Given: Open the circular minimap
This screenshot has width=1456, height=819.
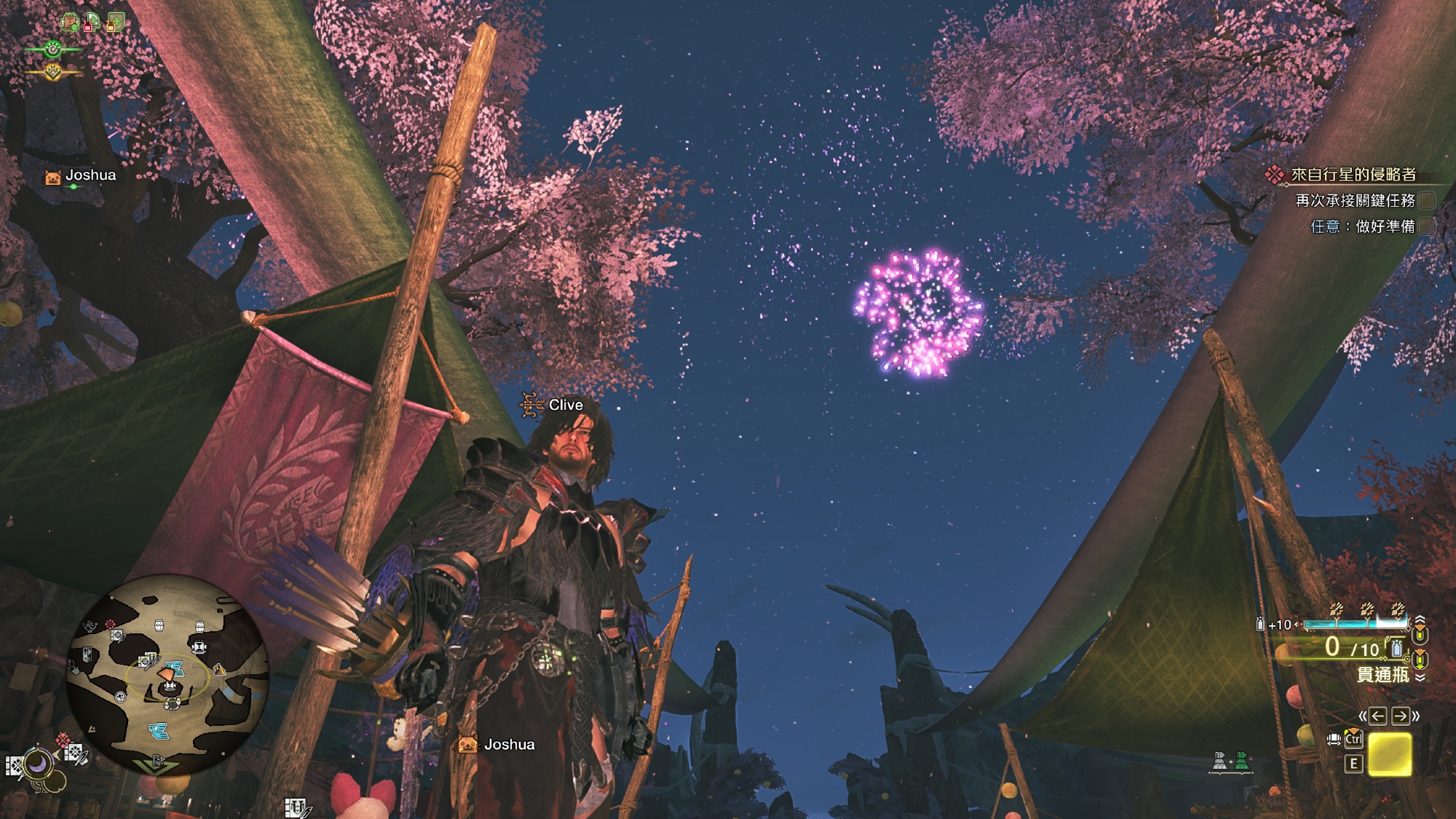Looking at the screenshot, I should click(x=167, y=673).
